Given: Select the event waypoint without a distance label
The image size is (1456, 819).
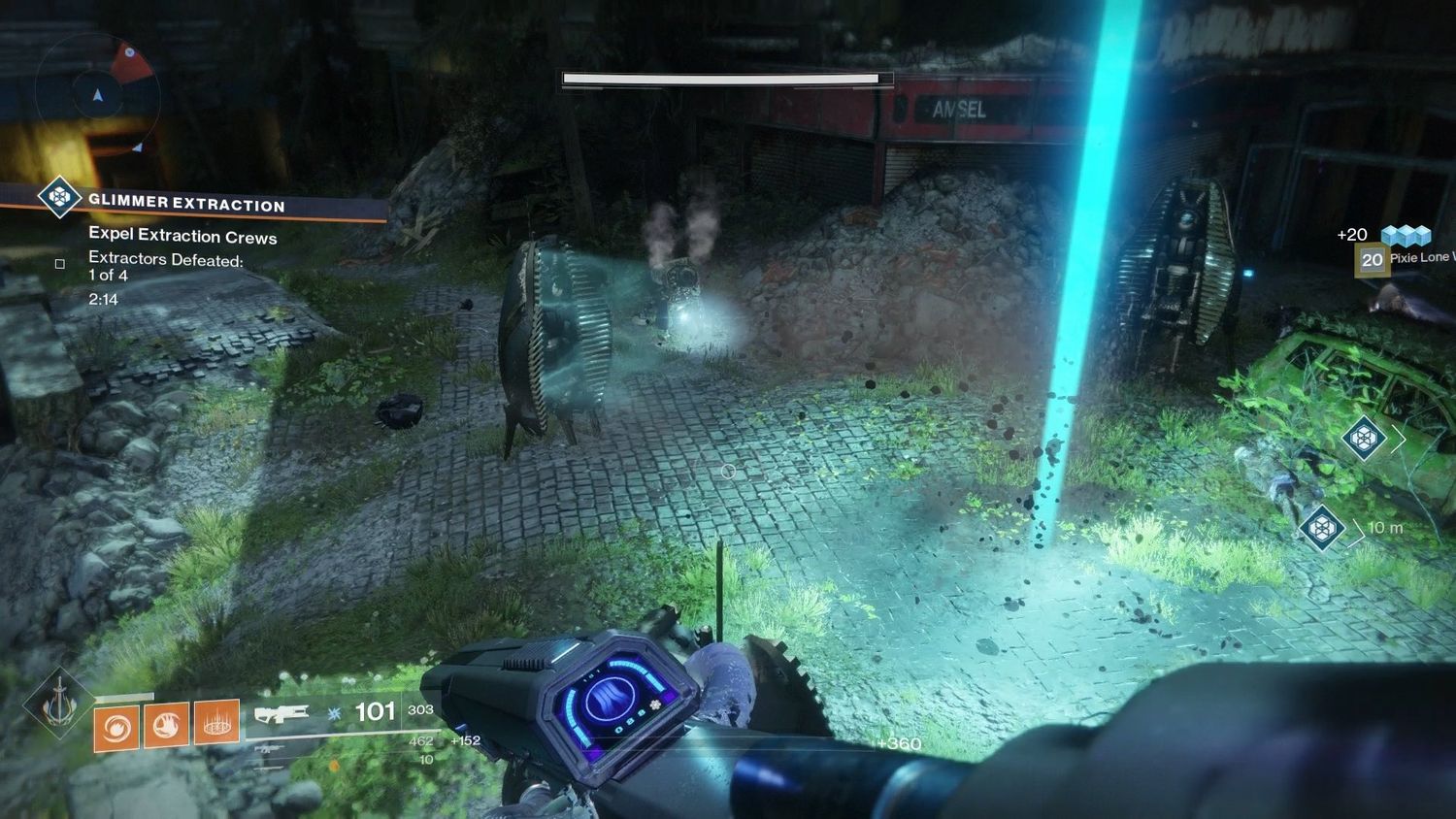Looking at the screenshot, I should [x=1364, y=438].
